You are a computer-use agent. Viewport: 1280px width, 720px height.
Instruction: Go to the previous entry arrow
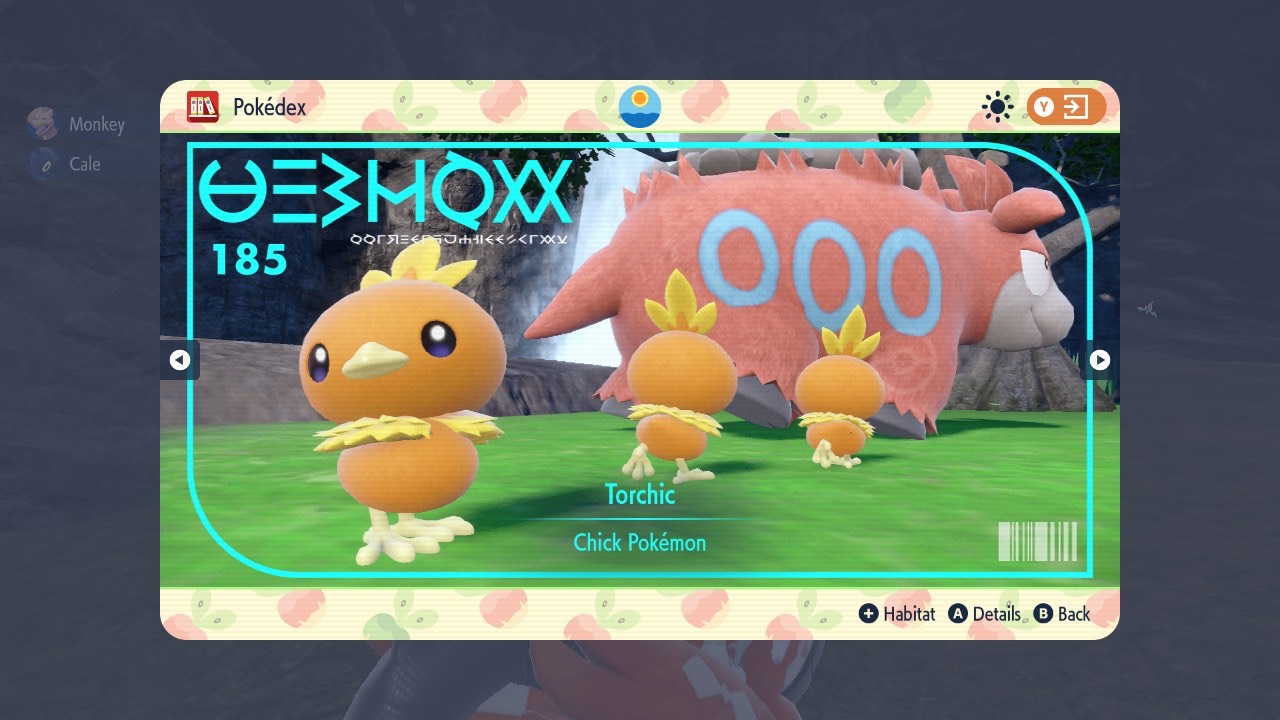point(181,360)
